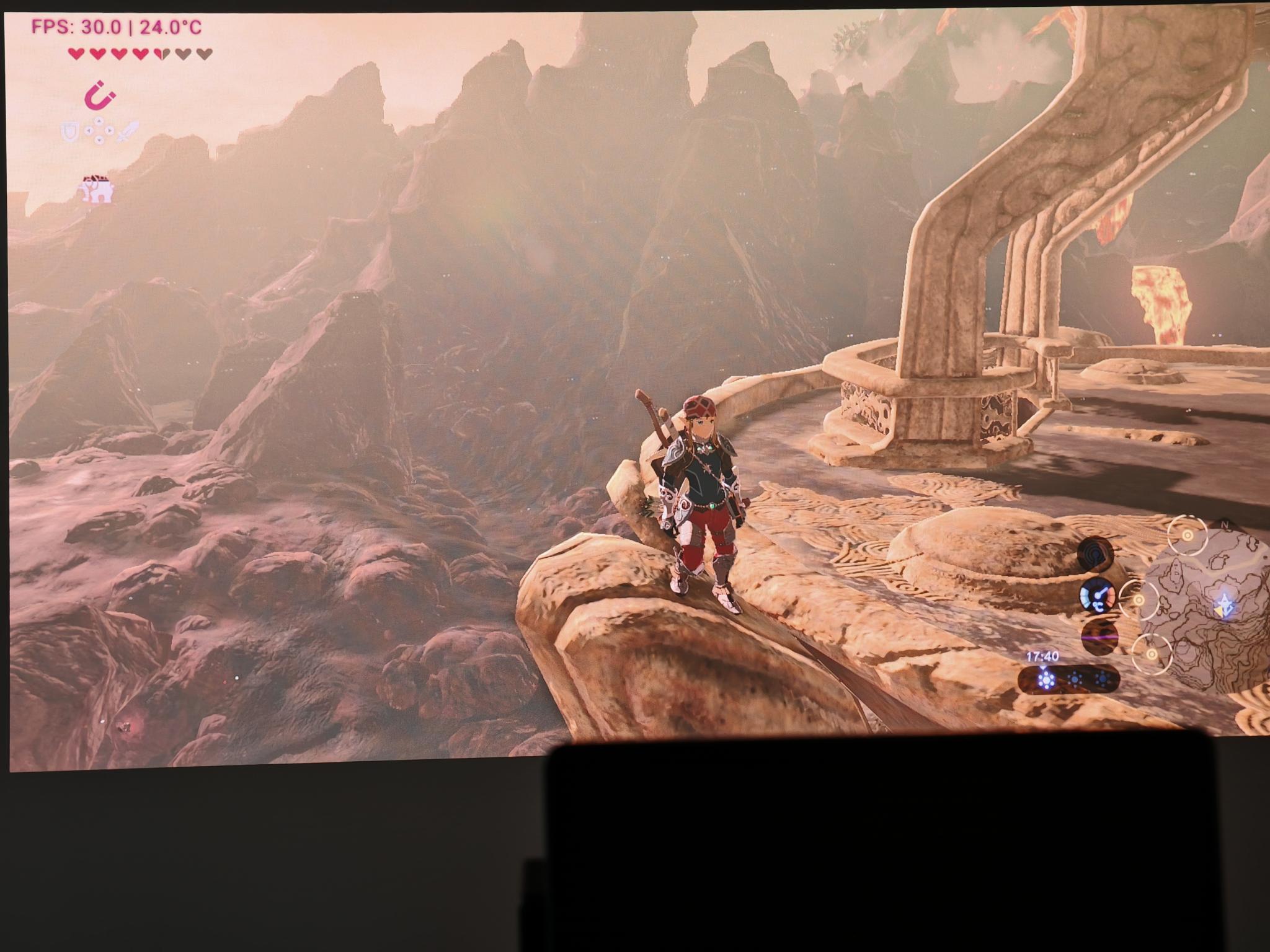Select the sword weapon icon
Viewport: 1270px width, 952px height.
pos(128,131)
